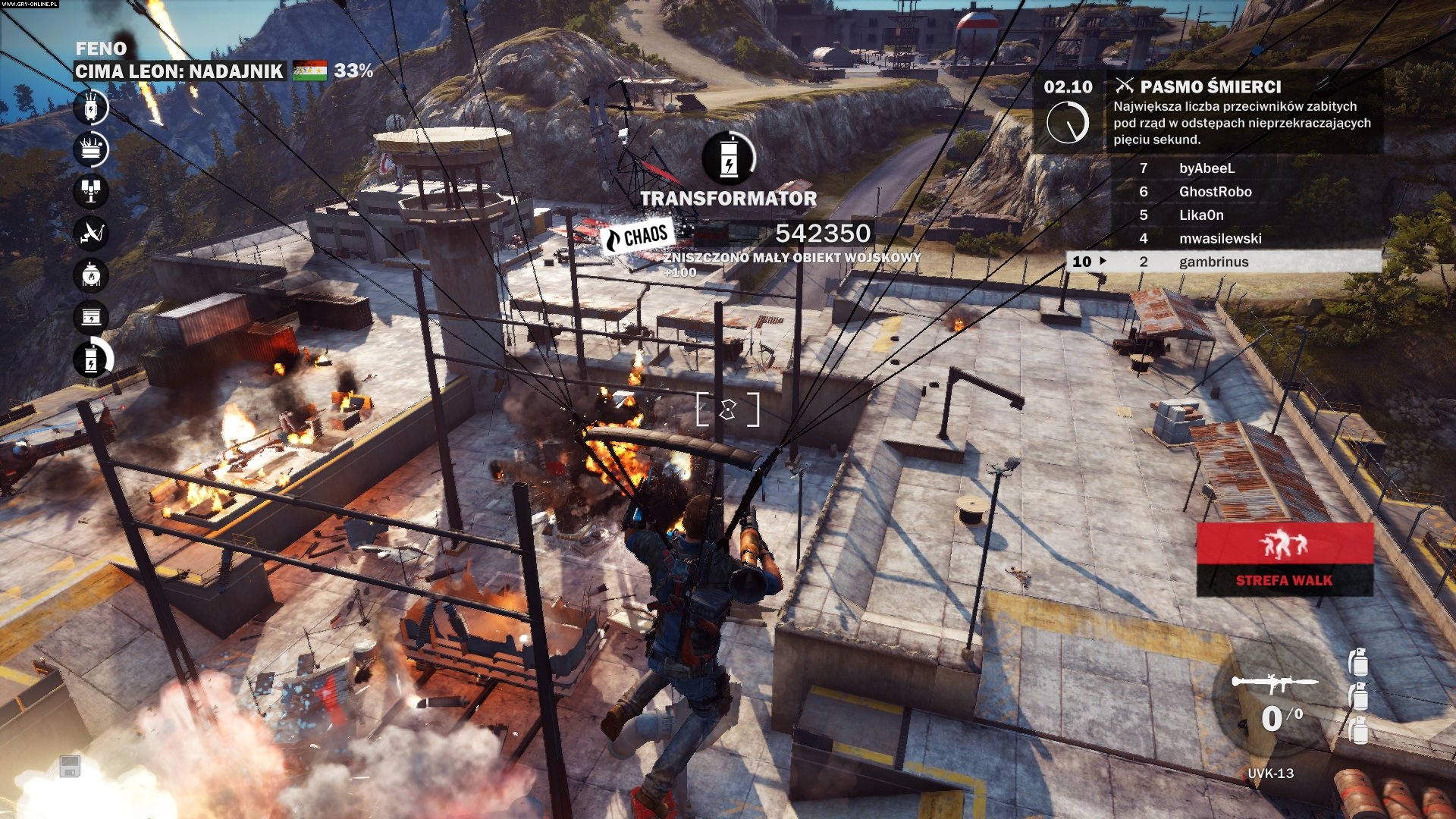The height and width of the screenshot is (819, 1456).
Task: Select the battery transformer icon with progress ring
Action: (91, 359)
